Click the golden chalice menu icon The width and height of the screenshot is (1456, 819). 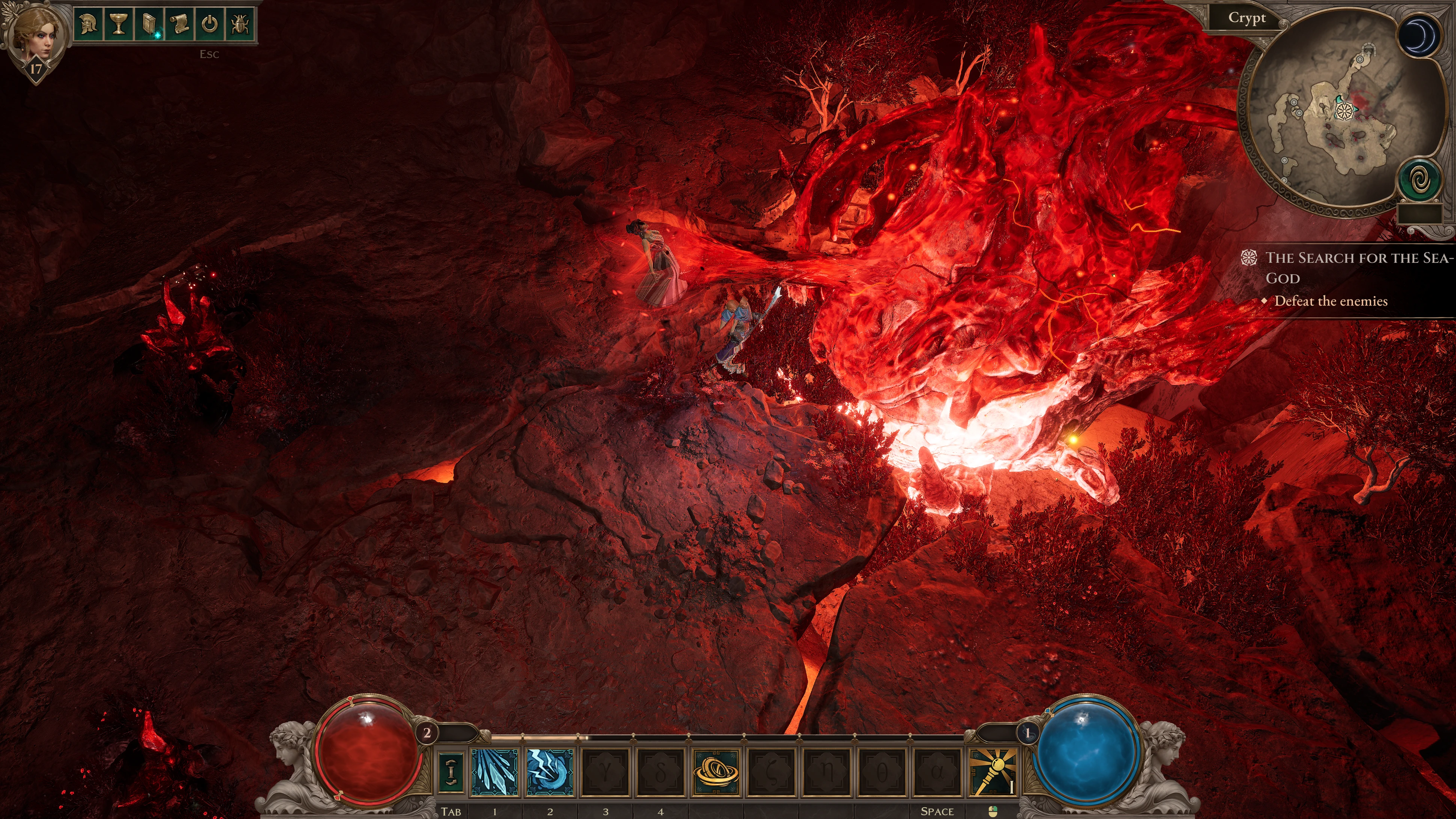(x=119, y=24)
